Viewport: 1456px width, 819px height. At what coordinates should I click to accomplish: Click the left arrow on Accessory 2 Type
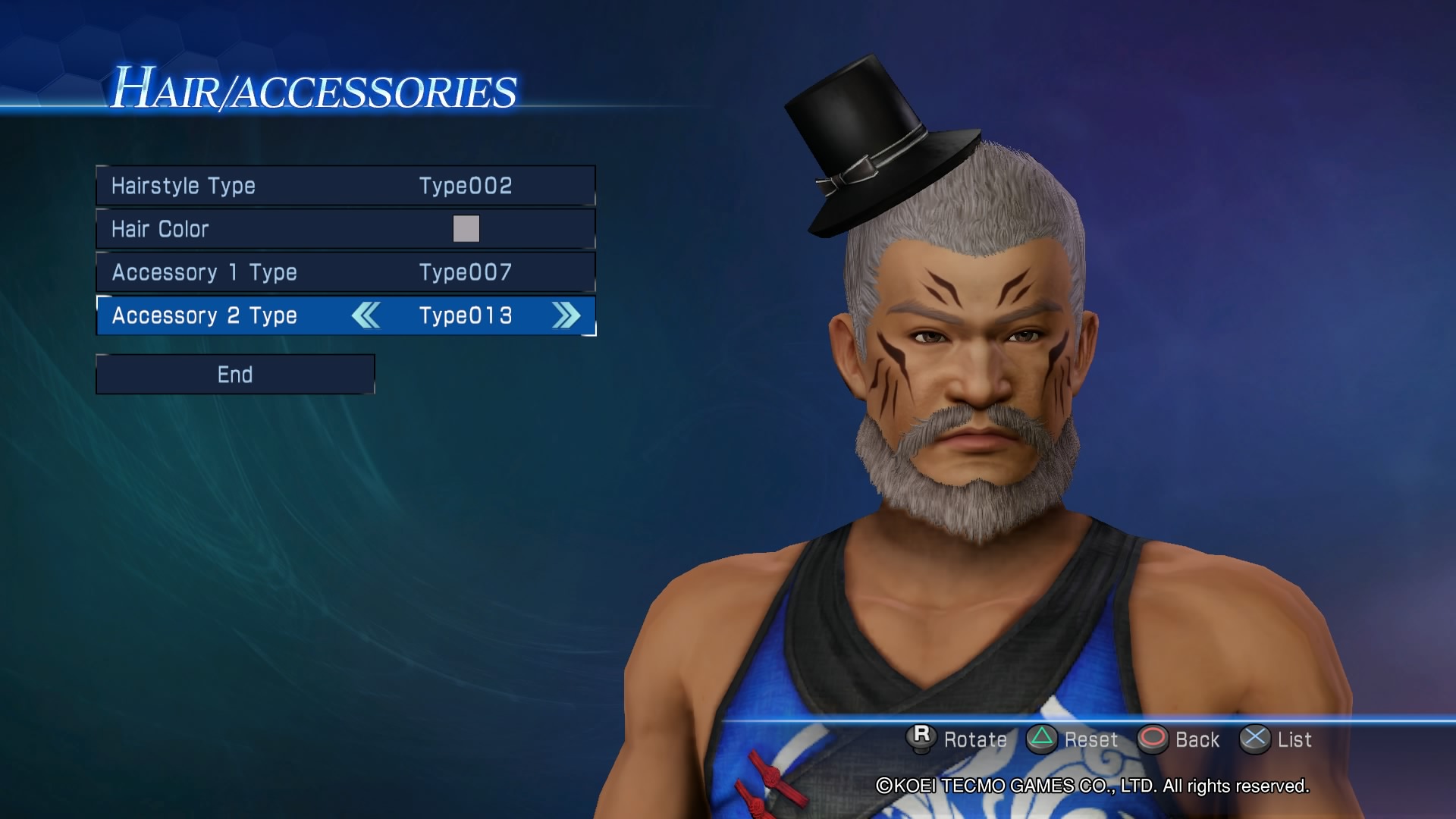click(367, 316)
